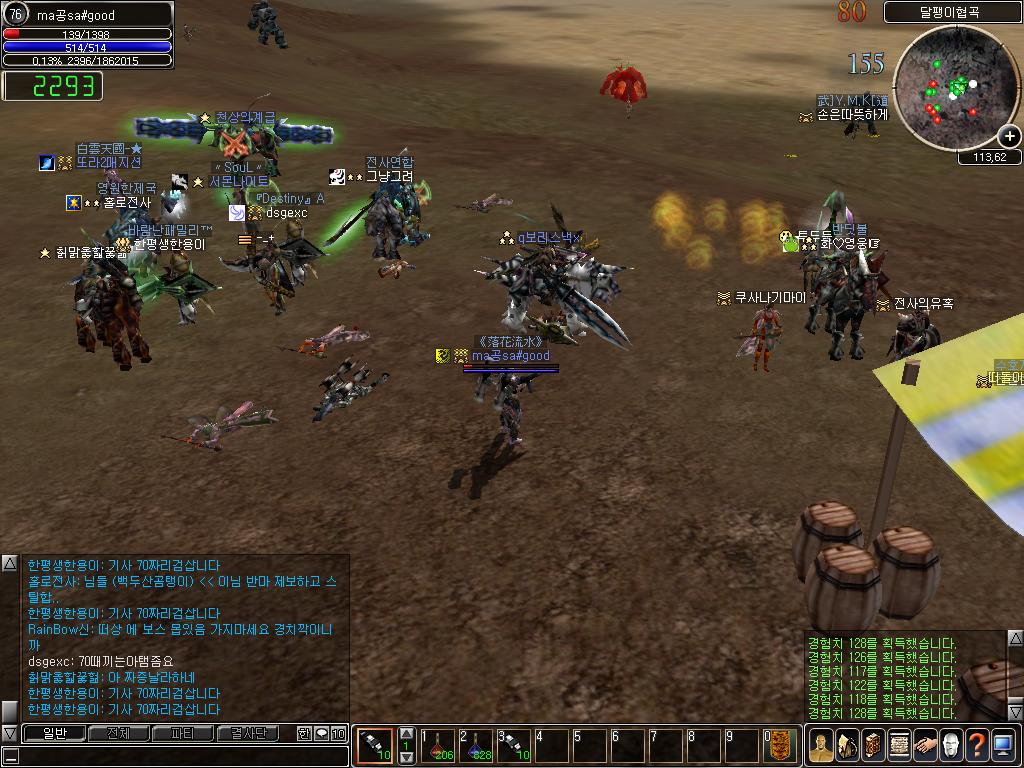Toggle the 한 language input button
This screenshot has width=1024, height=768.
point(304,733)
